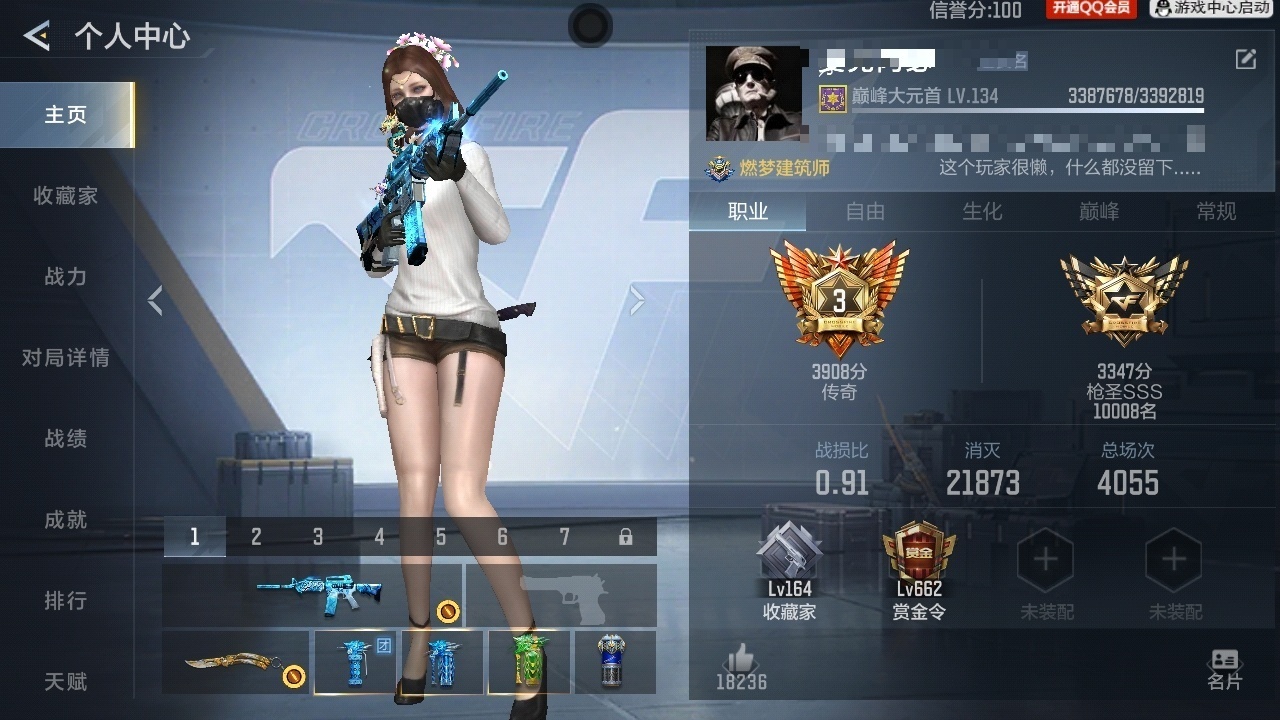Select loadout slot number 2
Screen dimensions: 1280x720
[256, 537]
